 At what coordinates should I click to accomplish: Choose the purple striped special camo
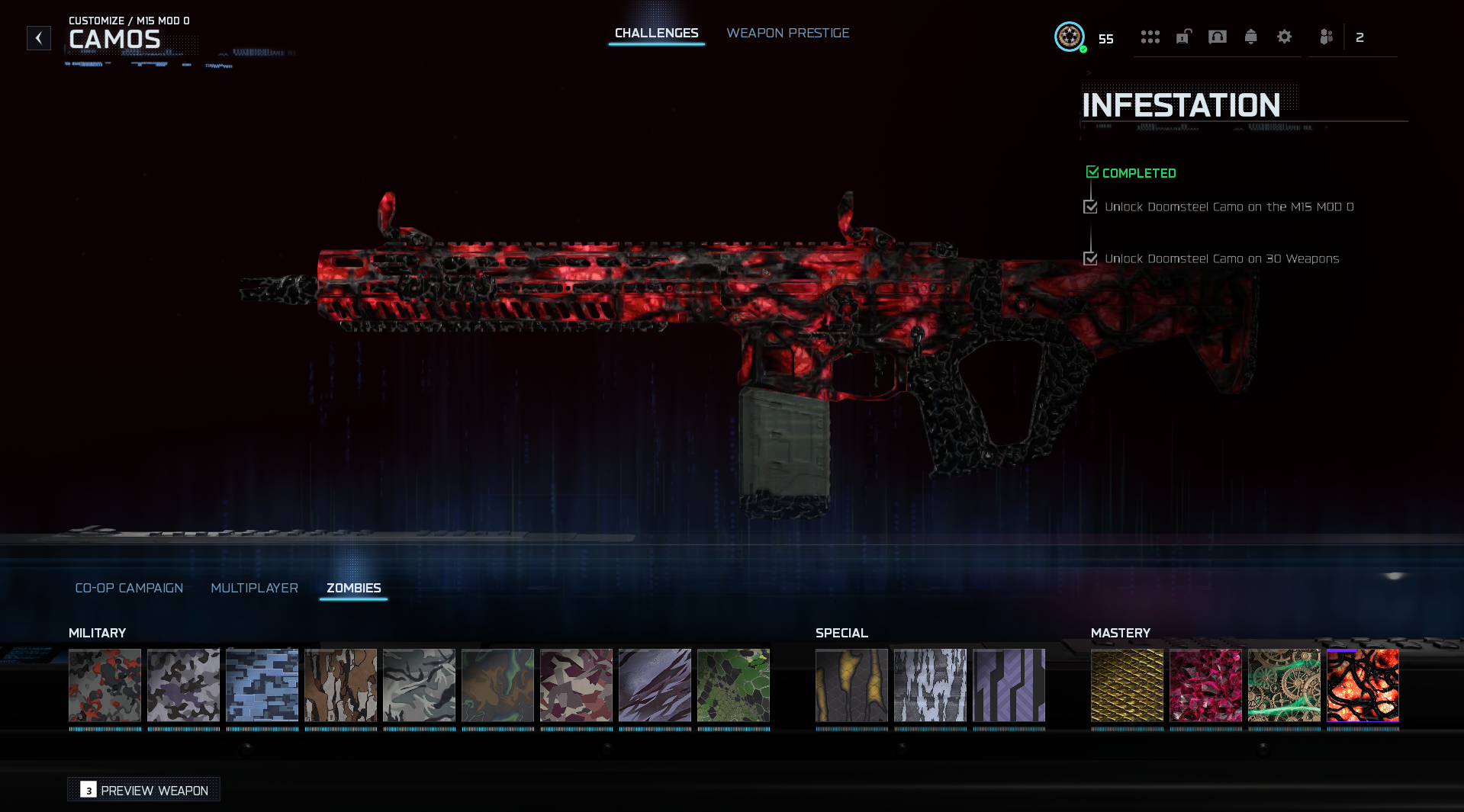[1009, 685]
